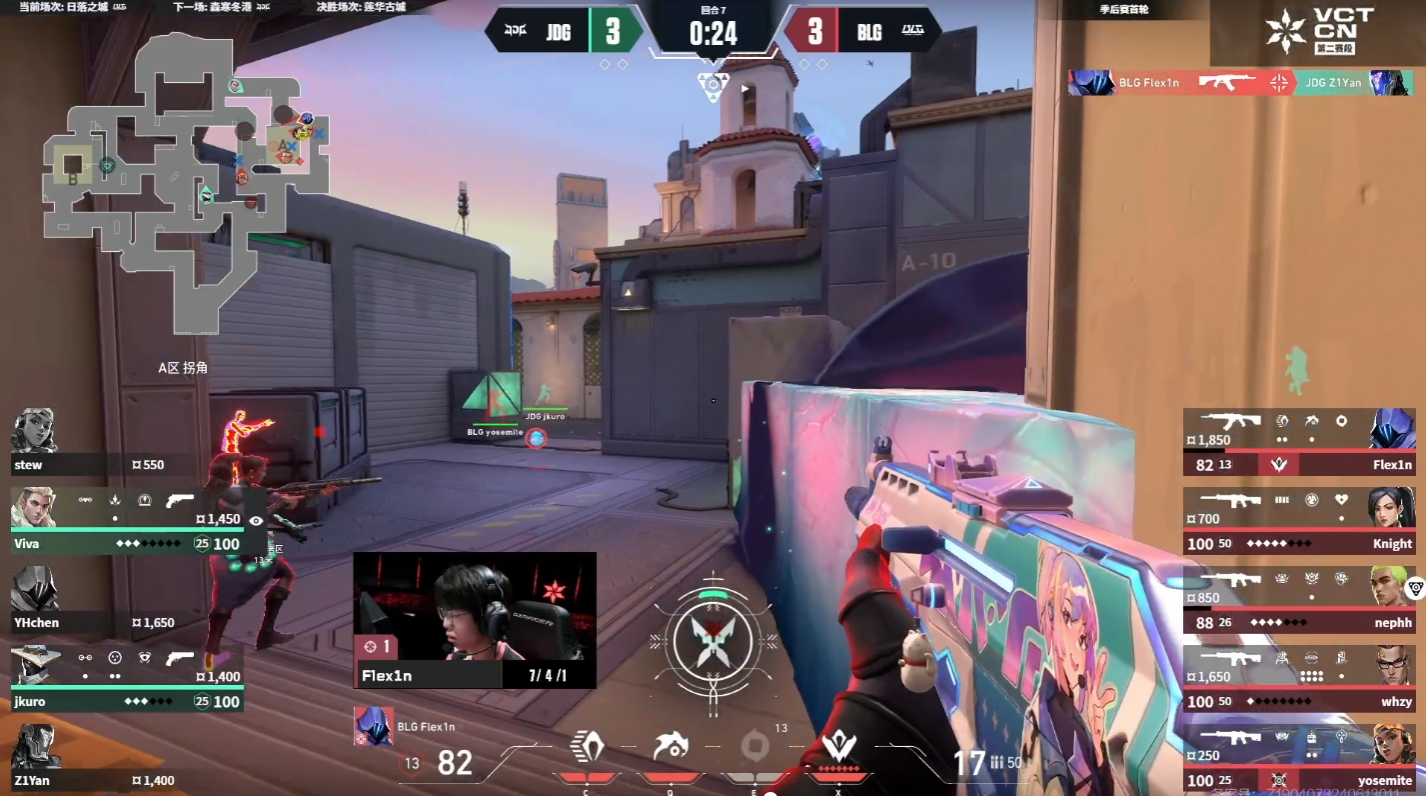Activate the second ability icon labeled Q
The height and width of the screenshot is (796, 1426).
[x=668, y=749]
